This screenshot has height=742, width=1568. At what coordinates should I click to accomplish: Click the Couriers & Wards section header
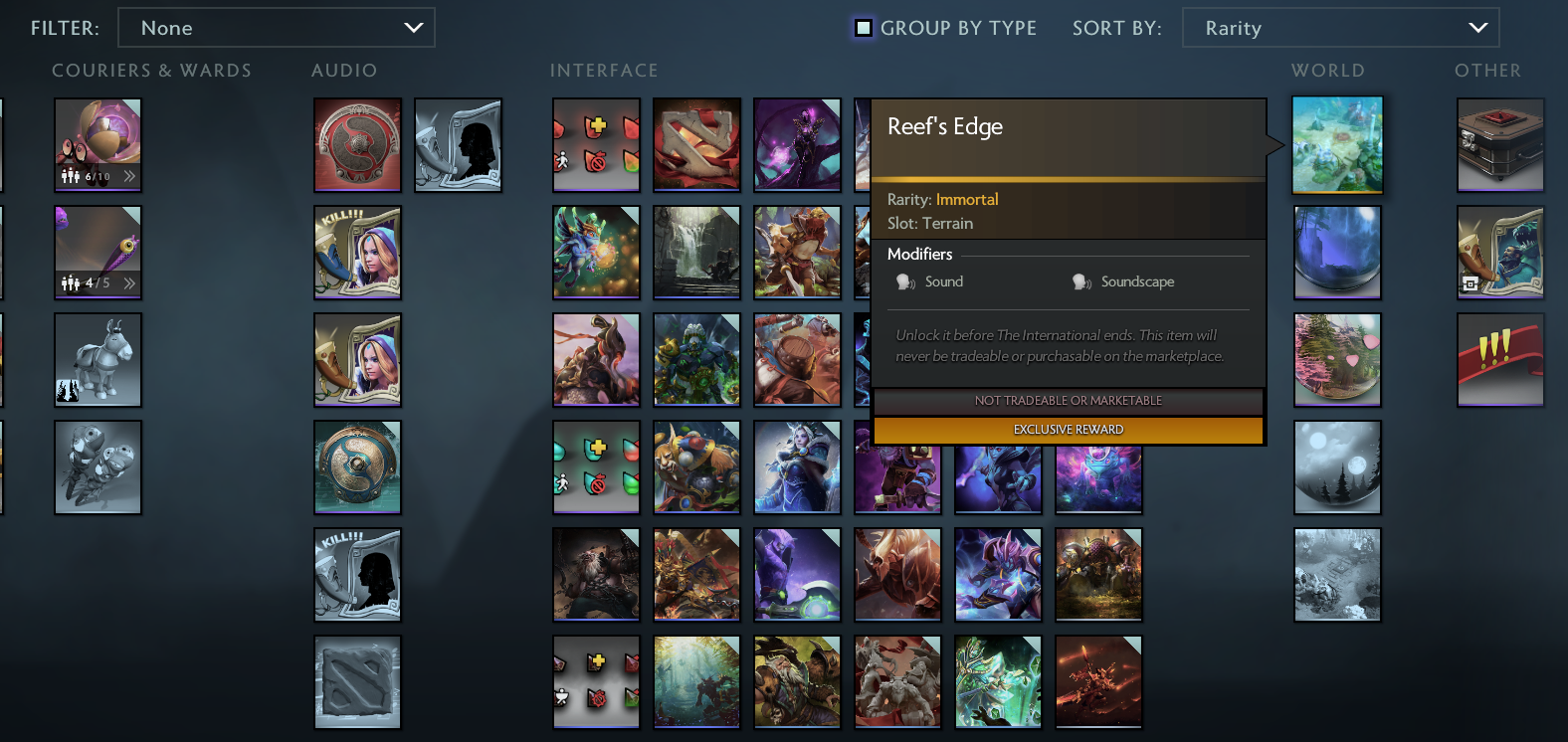151,70
